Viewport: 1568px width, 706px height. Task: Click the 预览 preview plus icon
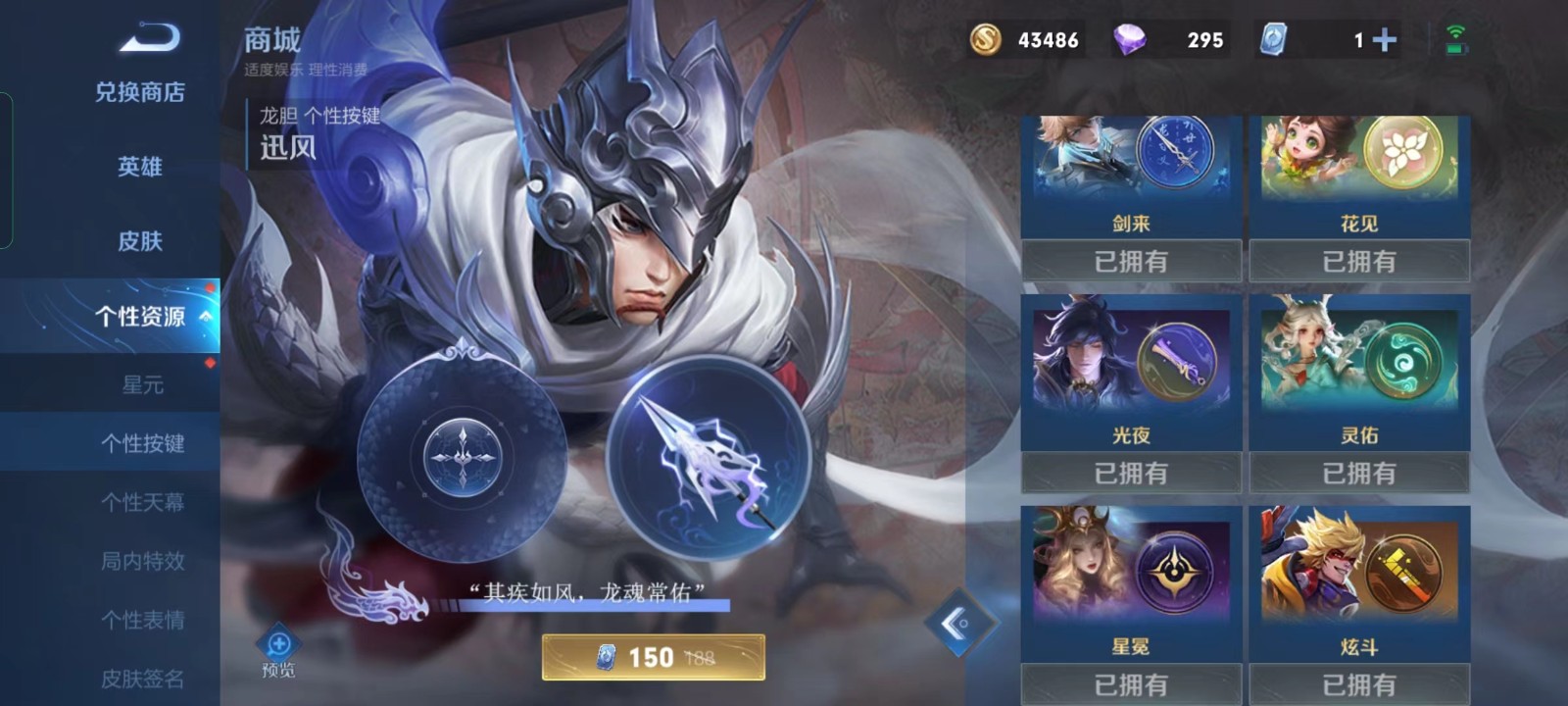[x=279, y=645]
